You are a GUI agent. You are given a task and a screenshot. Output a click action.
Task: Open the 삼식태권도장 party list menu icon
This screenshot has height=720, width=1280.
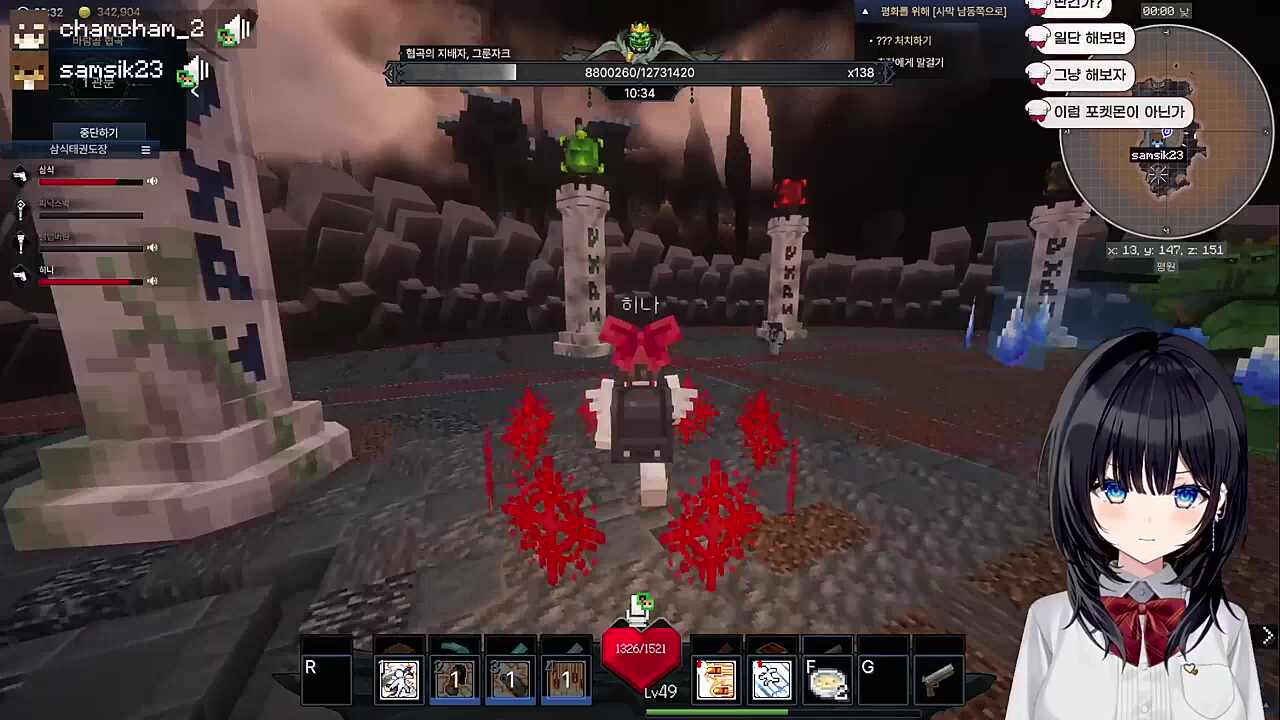point(145,150)
